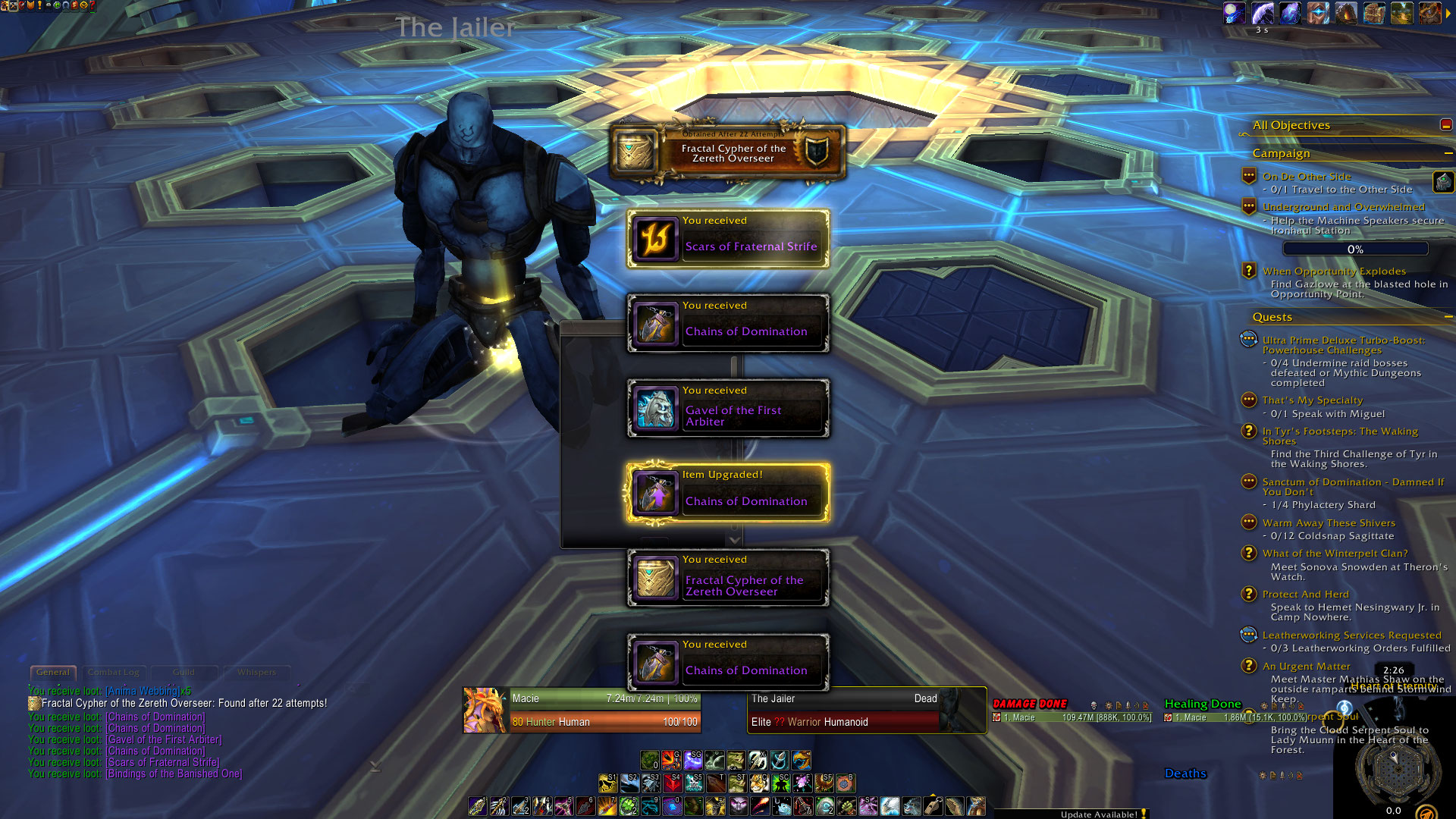This screenshot has width=1456, height=819.
Task: Open the Protect And Herd quest entry
Action: point(1305,595)
